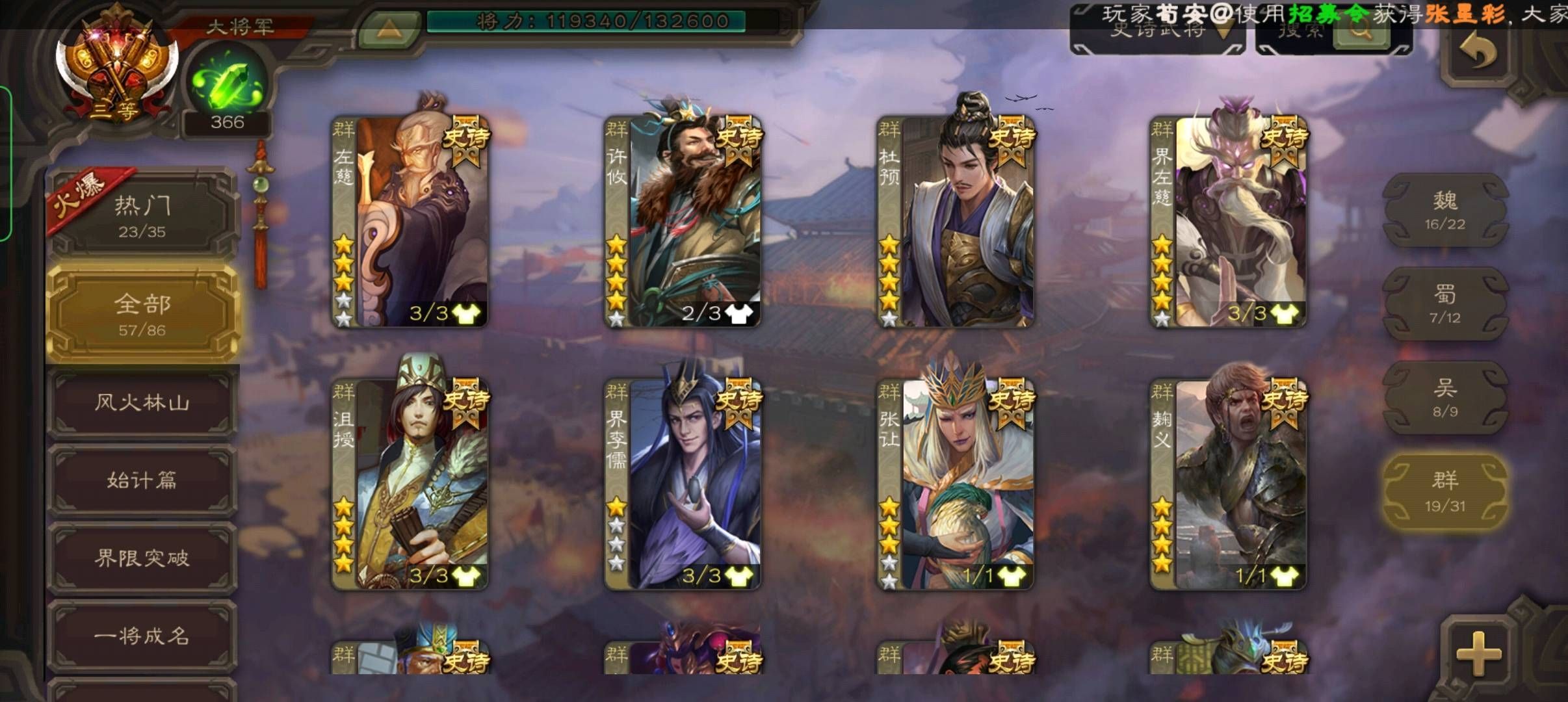1568x702 pixels.
Task: Show the 始计篇 pack generals
Action: pos(142,480)
